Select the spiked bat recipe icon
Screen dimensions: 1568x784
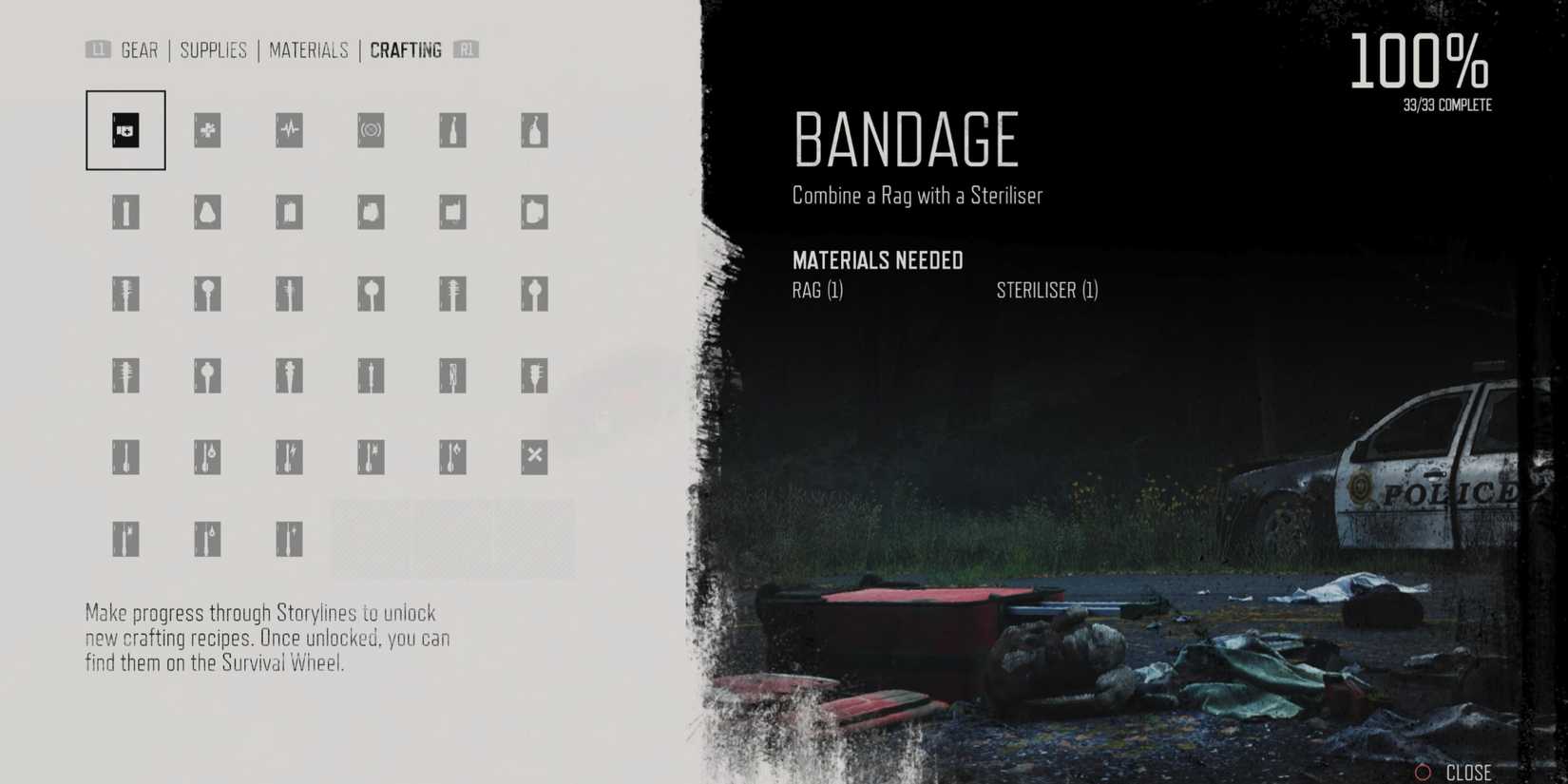(124, 294)
